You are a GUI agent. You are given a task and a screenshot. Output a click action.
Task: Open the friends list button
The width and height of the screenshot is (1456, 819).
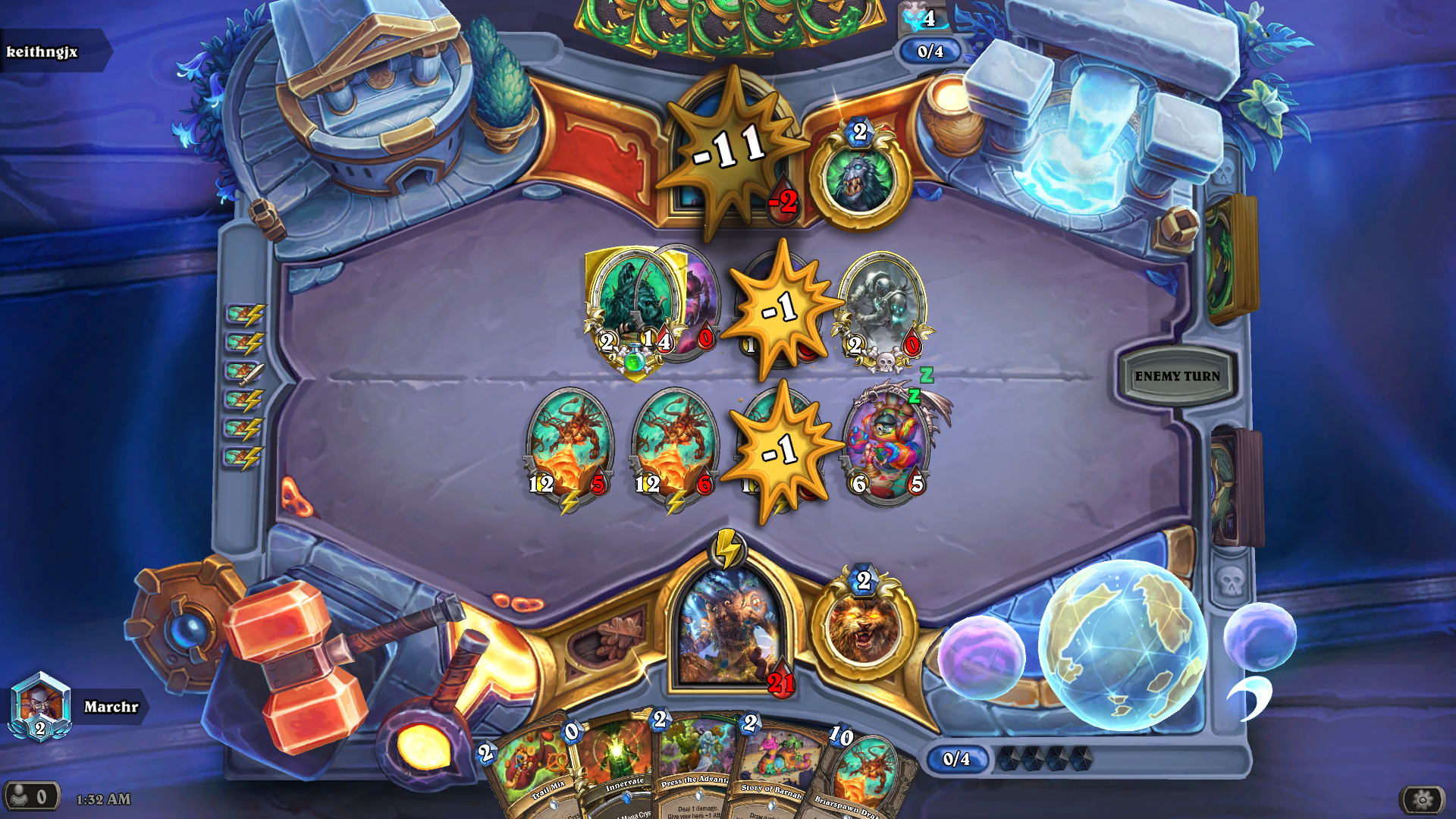(x=30, y=797)
